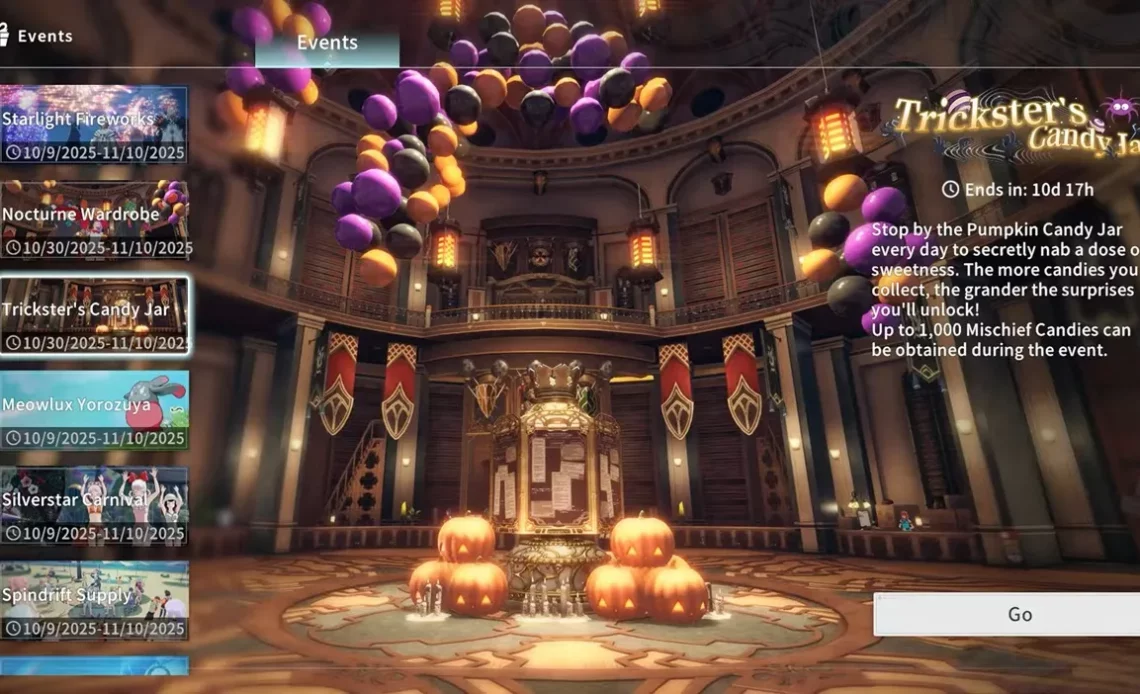Choose the Trickster's Candy Jar event

94,315
